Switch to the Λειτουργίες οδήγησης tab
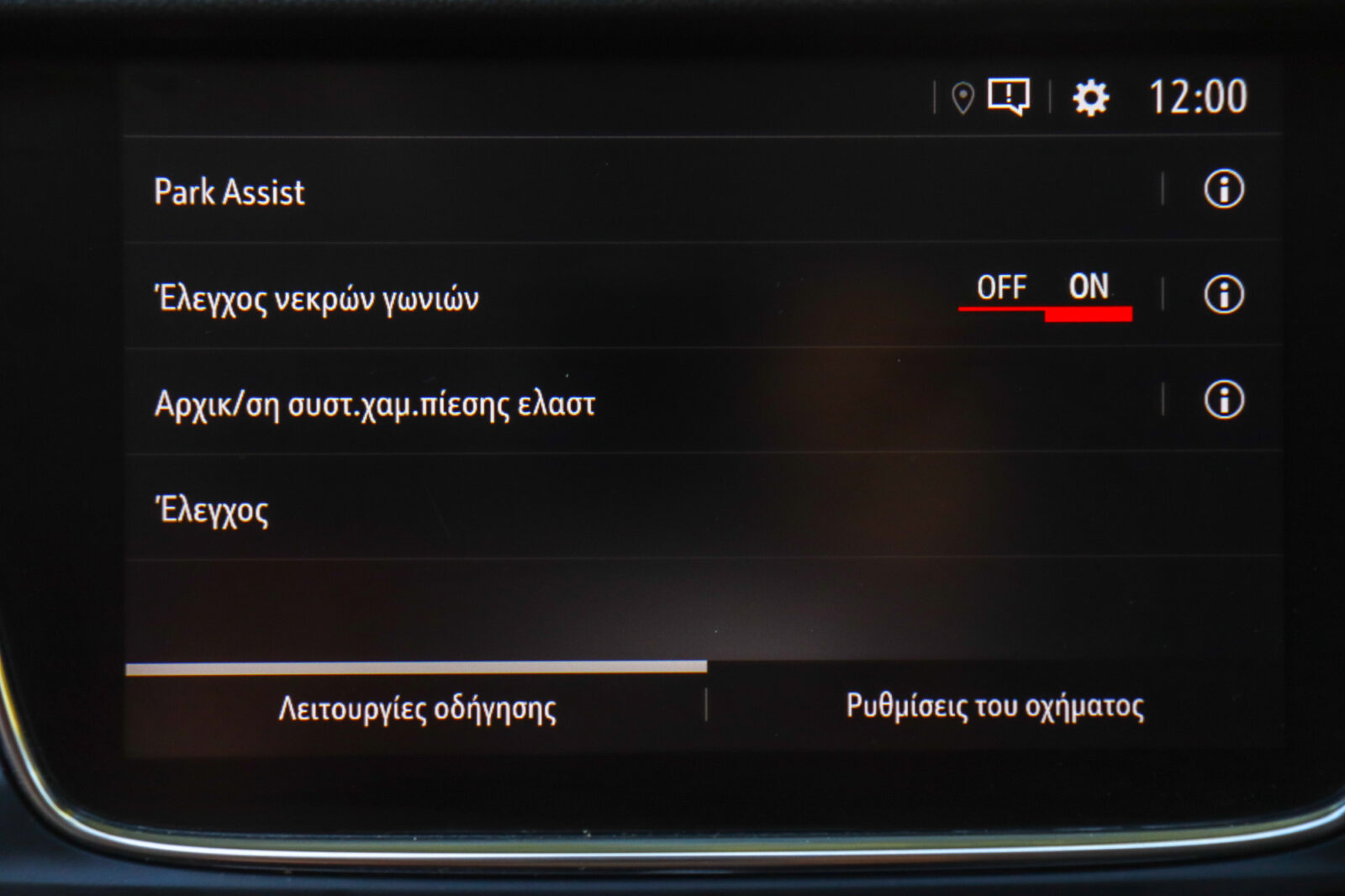The width and height of the screenshot is (1345, 896). 417,708
